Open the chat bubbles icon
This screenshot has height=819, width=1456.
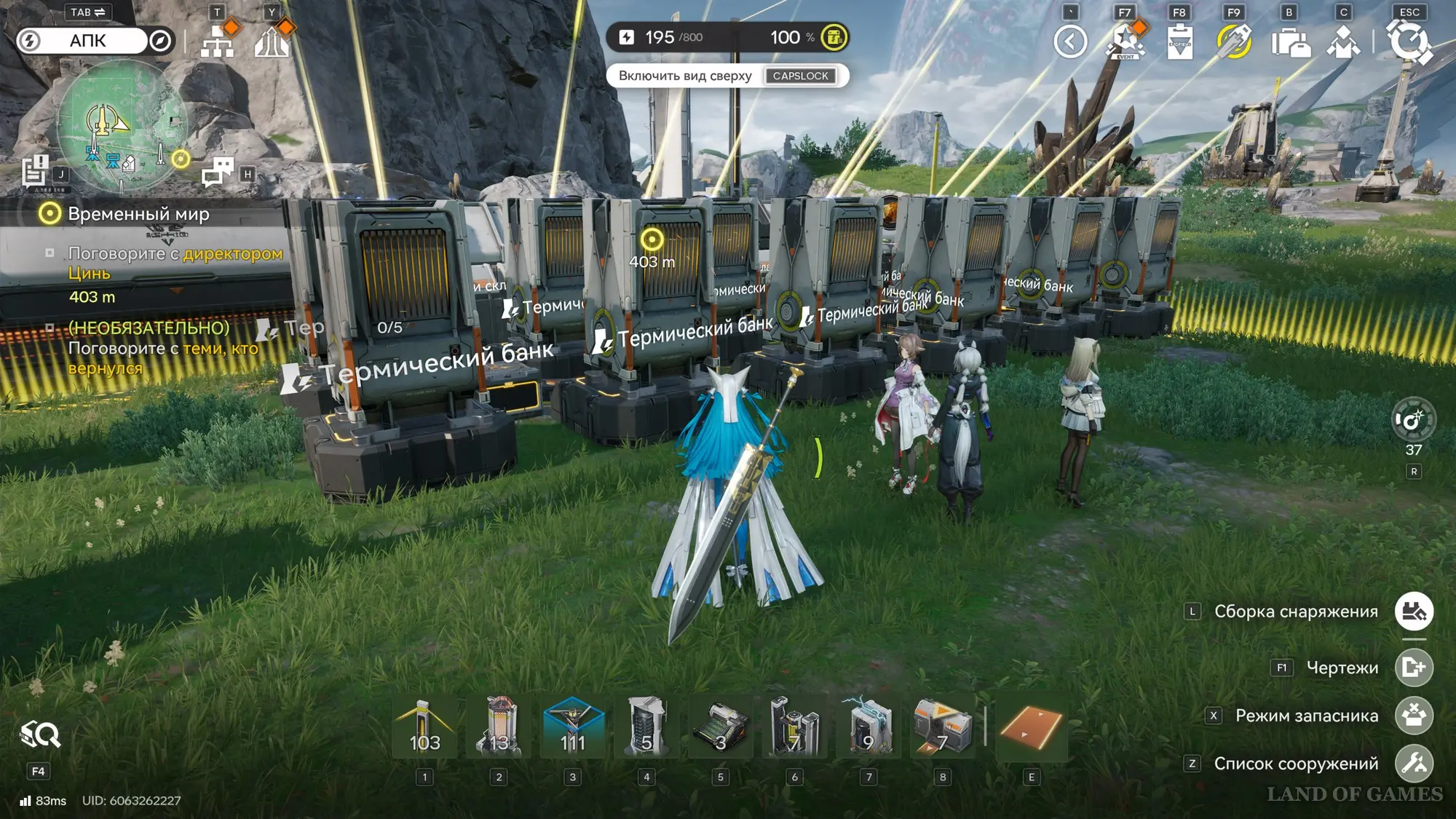click(218, 172)
